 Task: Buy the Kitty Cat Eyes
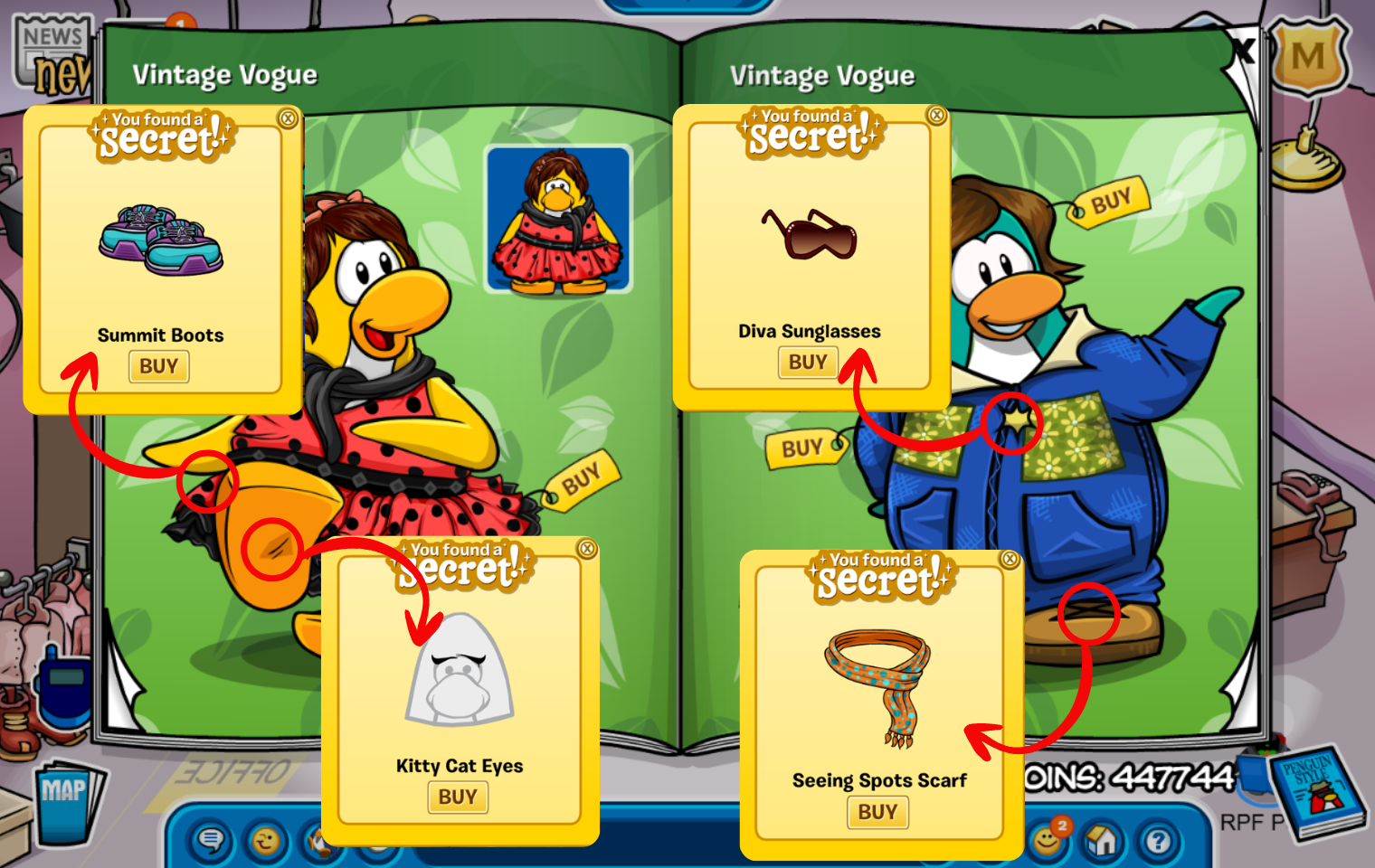[x=458, y=797]
